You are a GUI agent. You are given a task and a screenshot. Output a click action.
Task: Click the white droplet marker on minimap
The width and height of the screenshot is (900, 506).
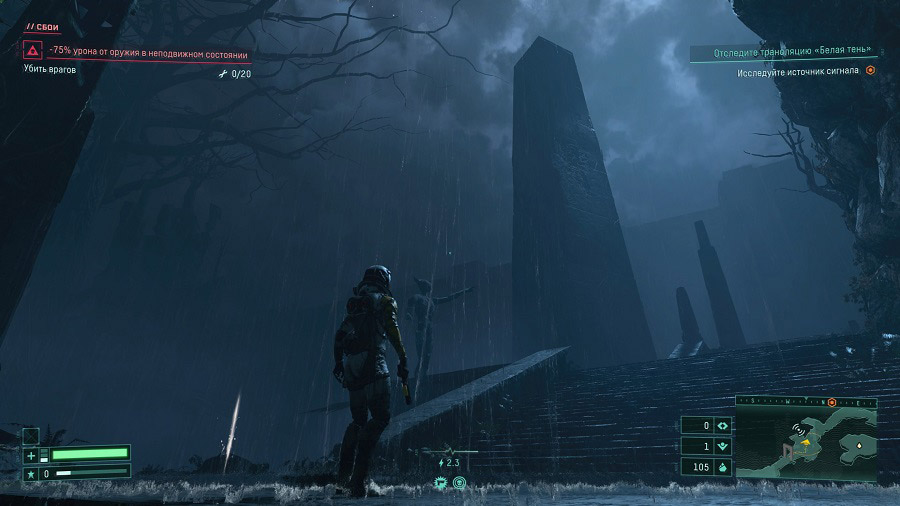[858, 444]
